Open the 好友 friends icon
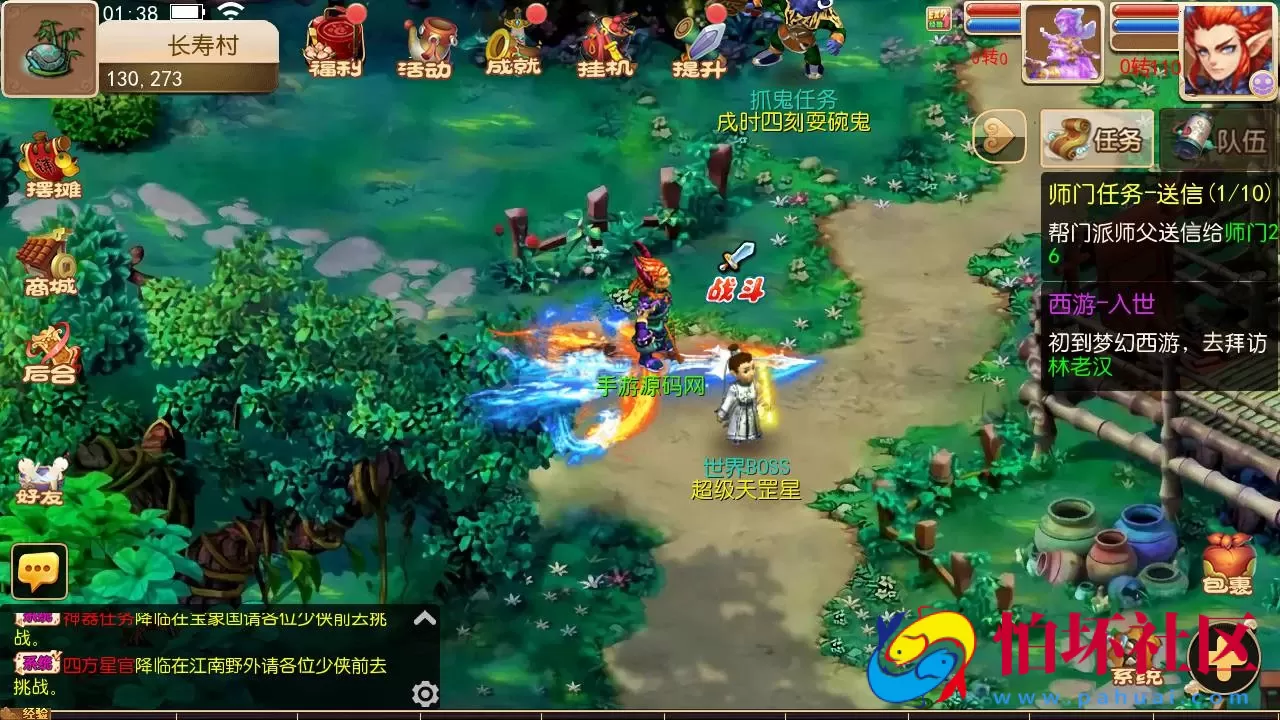Viewport: 1280px width, 720px height. (40, 470)
